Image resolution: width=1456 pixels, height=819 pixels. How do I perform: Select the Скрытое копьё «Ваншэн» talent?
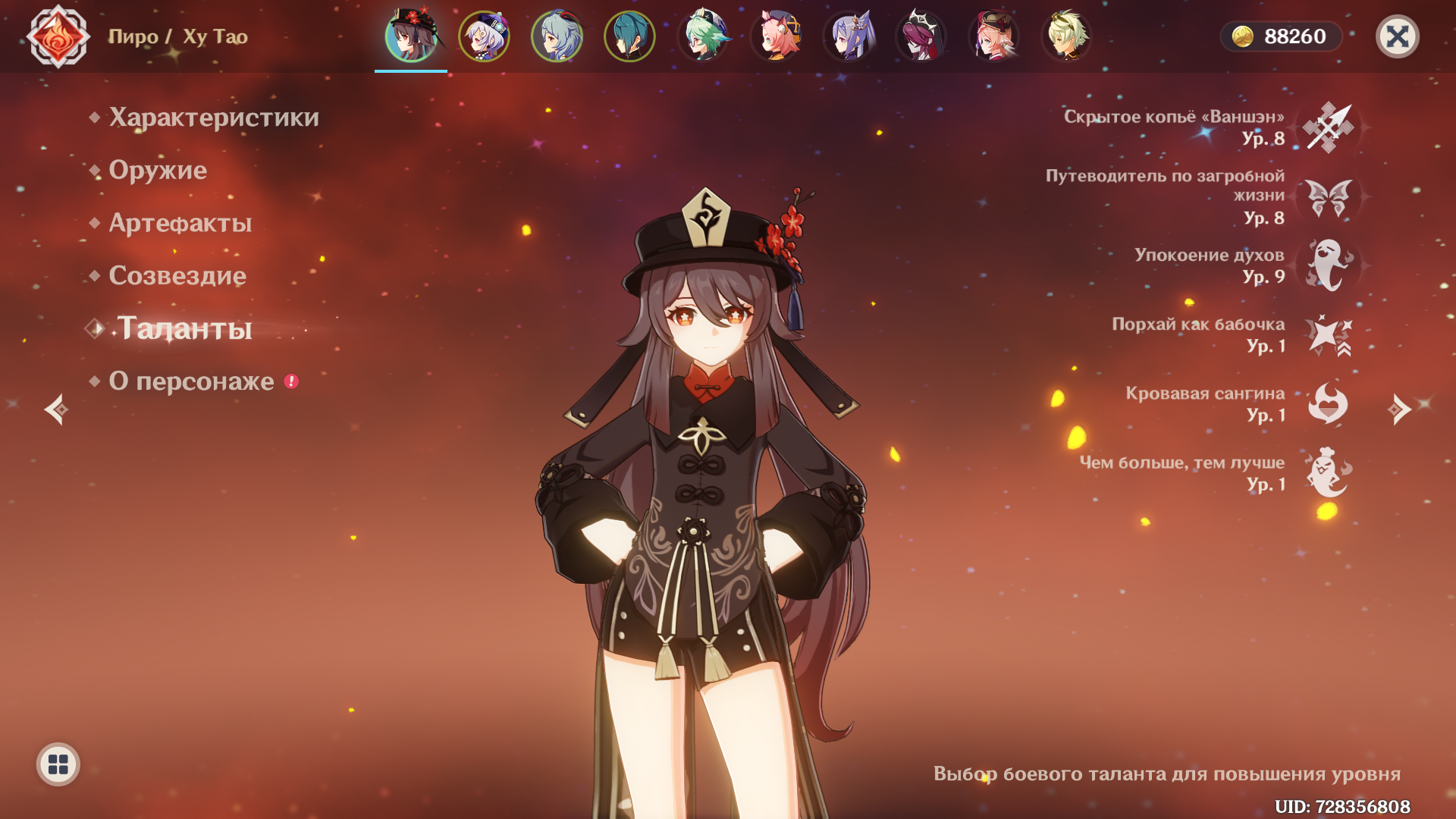point(1328,127)
